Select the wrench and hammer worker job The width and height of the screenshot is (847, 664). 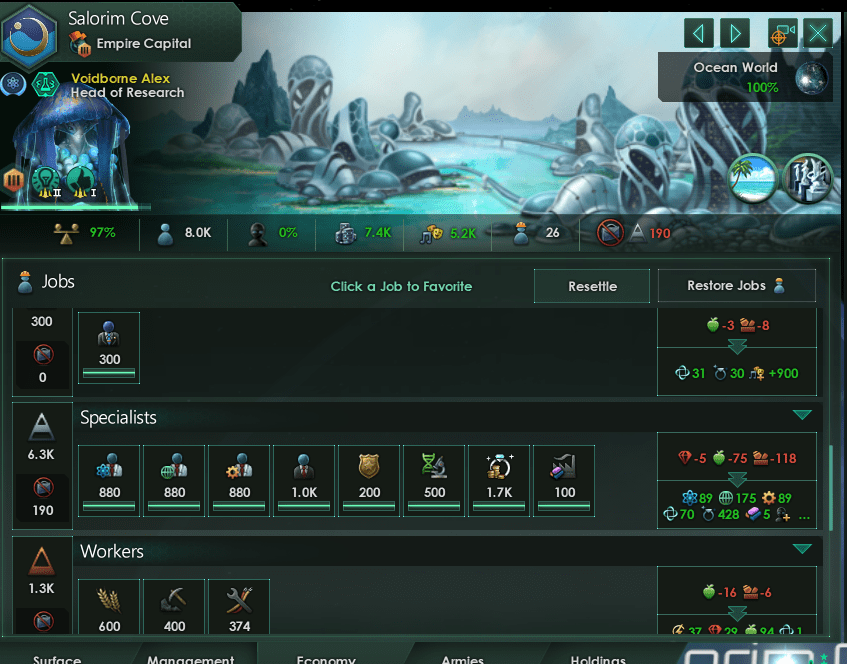[x=239, y=606]
